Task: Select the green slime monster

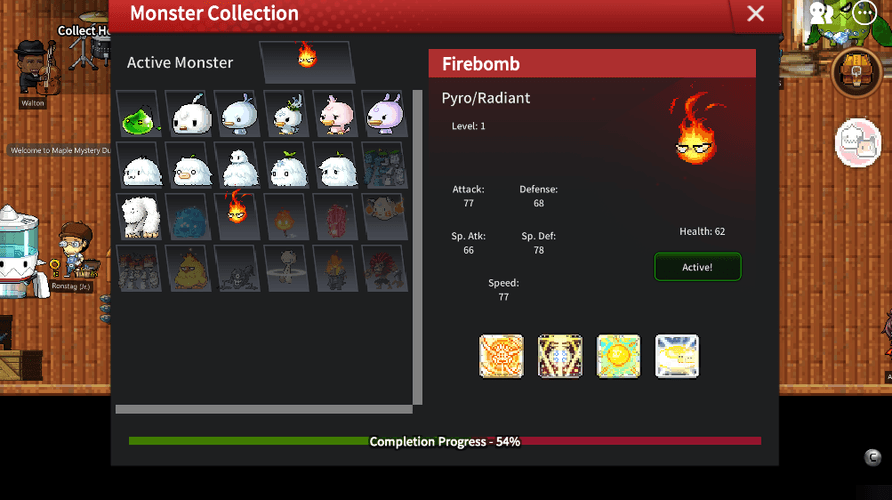Action: click(x=137, y=116)
